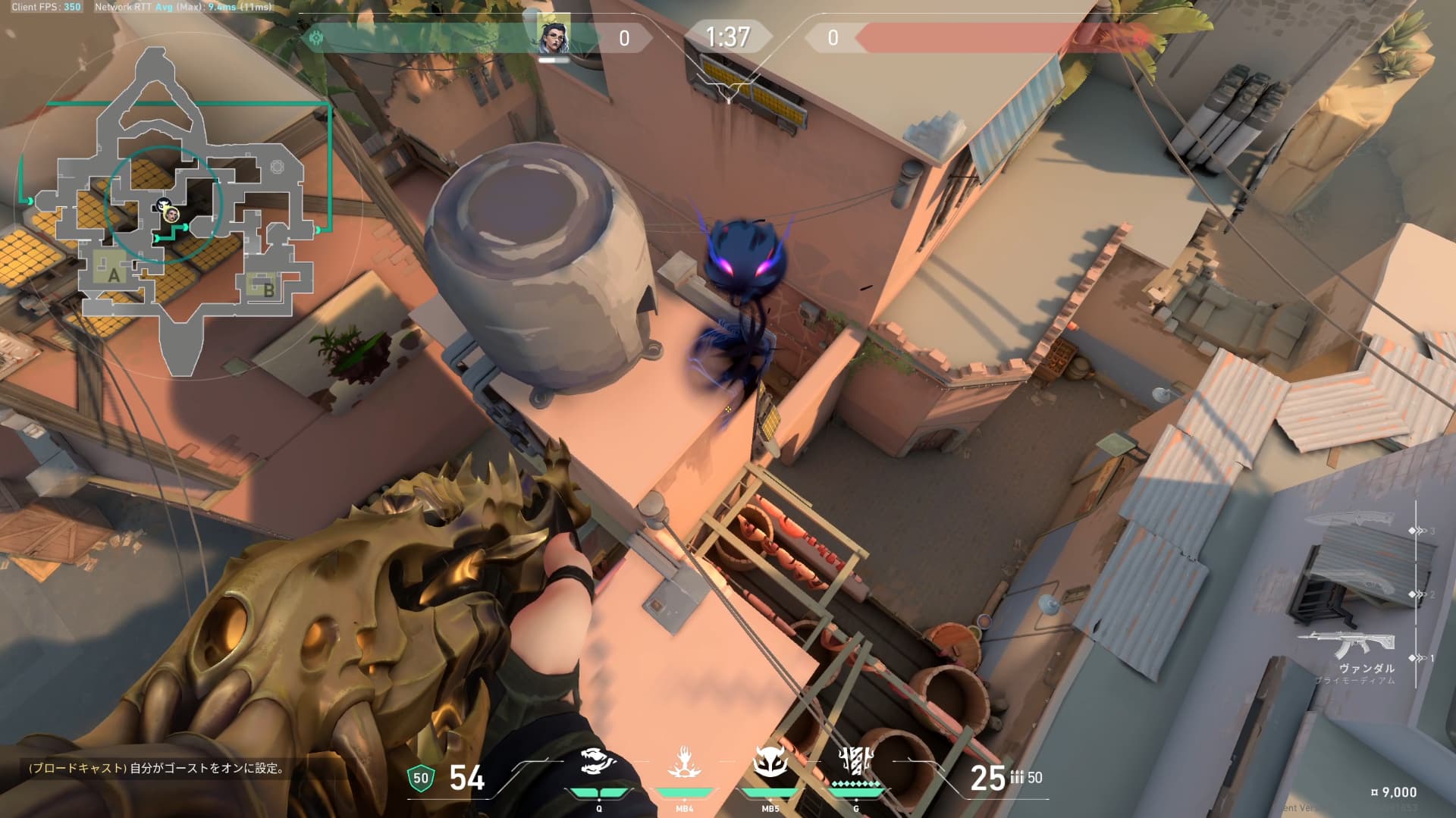Select the Seize grasping hand ability
The height and width of the screenshot is (818, 1456).
(684, 763)
